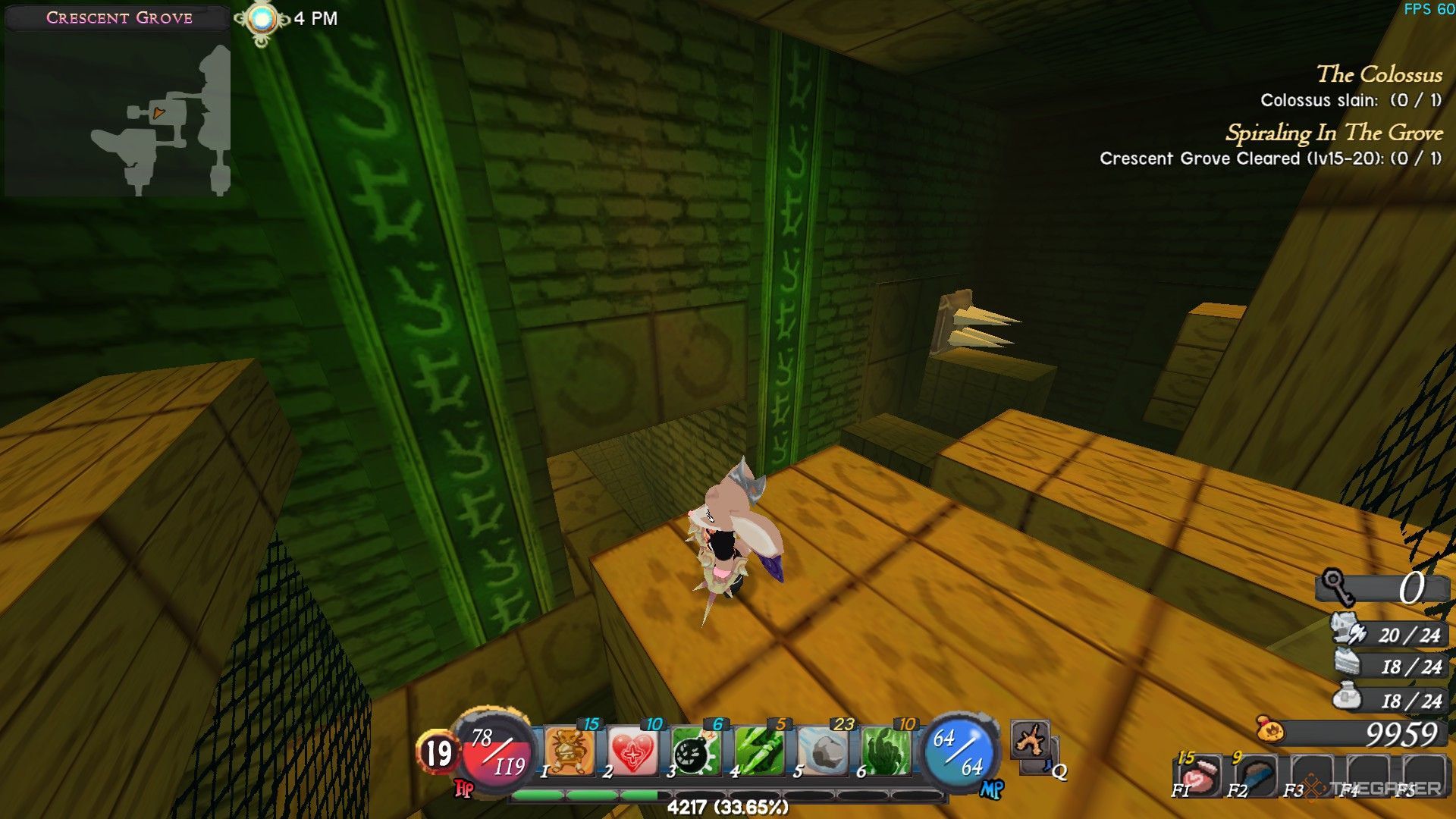
Task: Select The Colossus quest tracker entry
Action: coord(1379,74)
